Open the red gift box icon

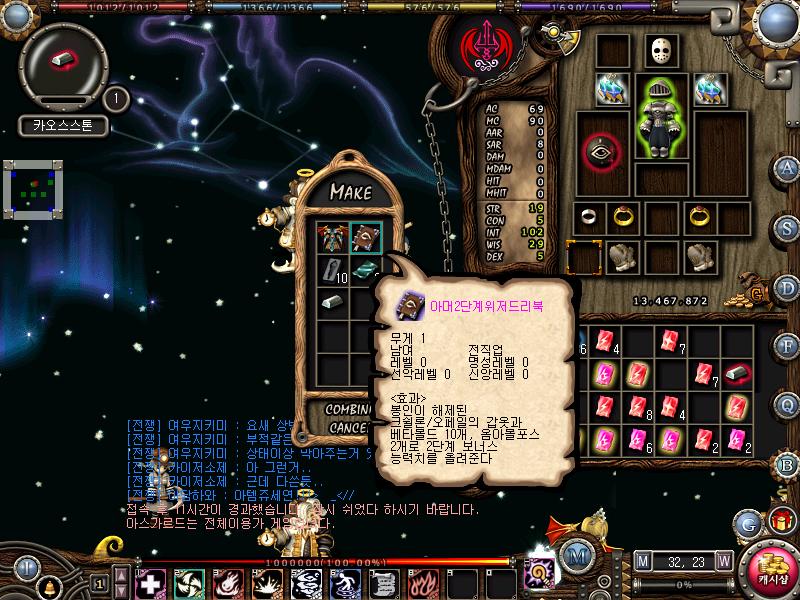coord(780,521)
